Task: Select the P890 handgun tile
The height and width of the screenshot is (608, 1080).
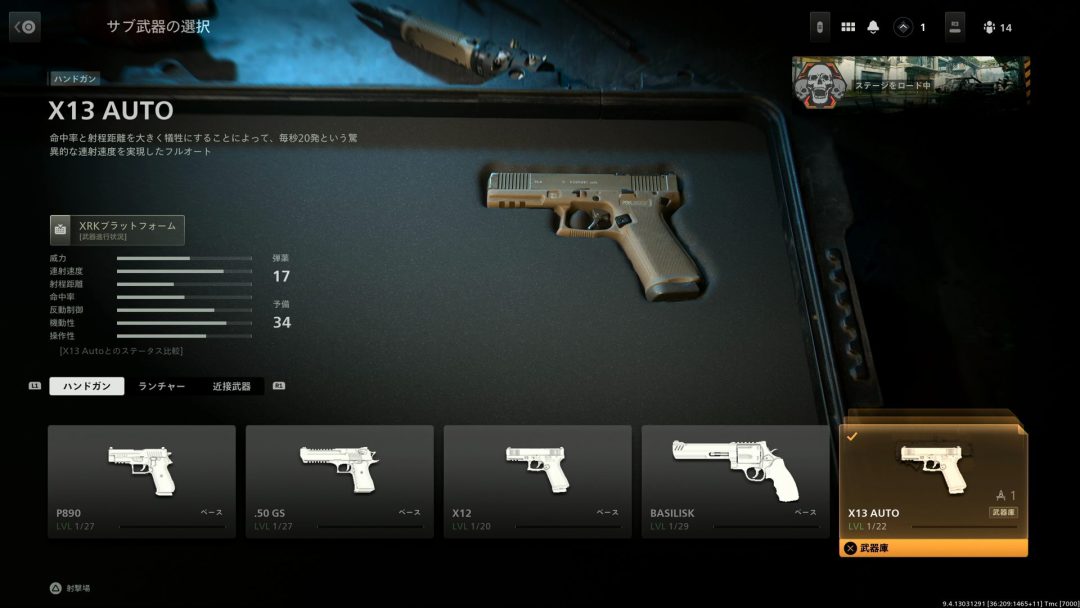Action: pos(142,481)
